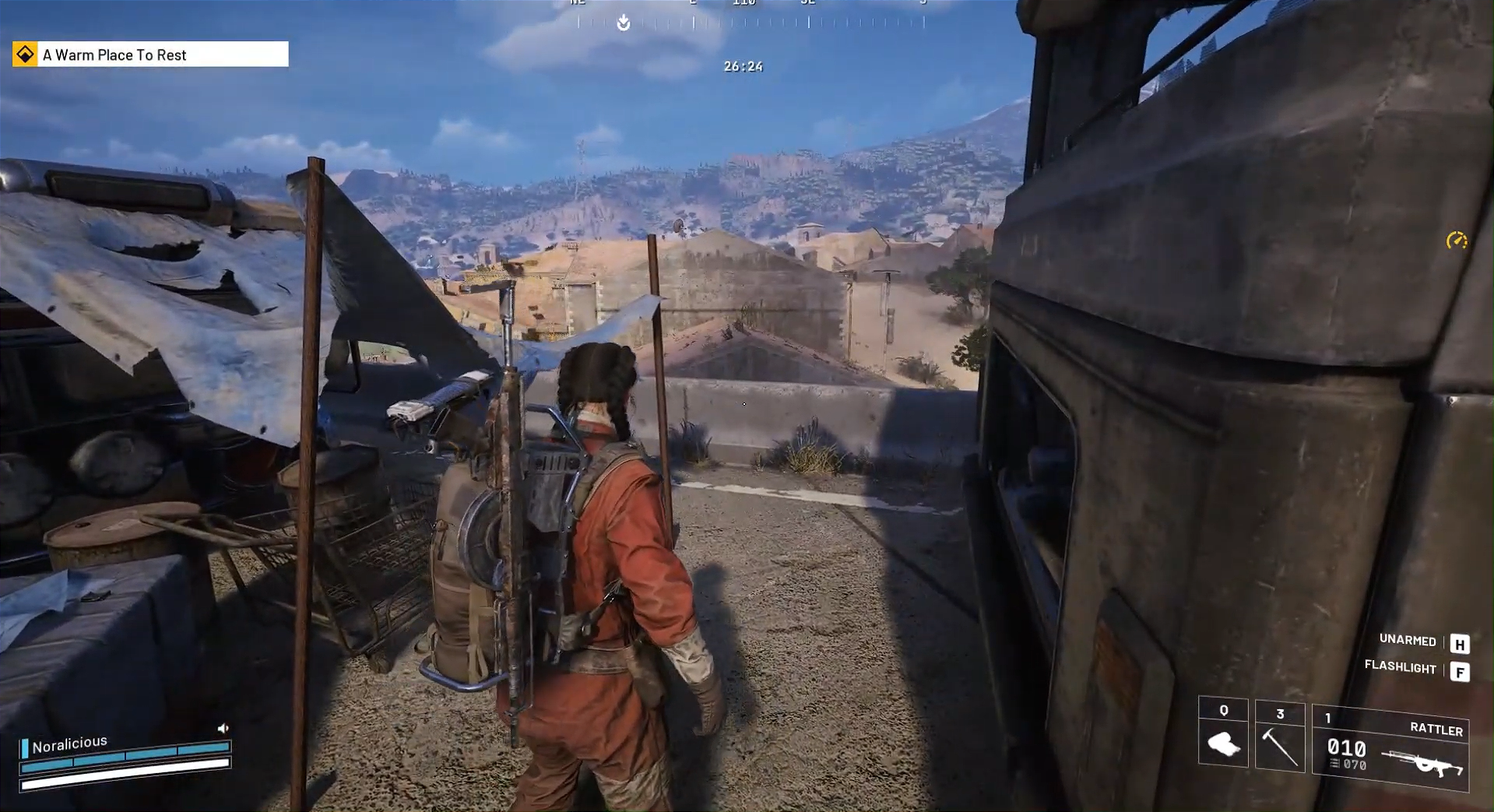Viewport: 1494px width, 812px height.
Task: Click the yellow quest diamond icon
Action: (24, 54)
